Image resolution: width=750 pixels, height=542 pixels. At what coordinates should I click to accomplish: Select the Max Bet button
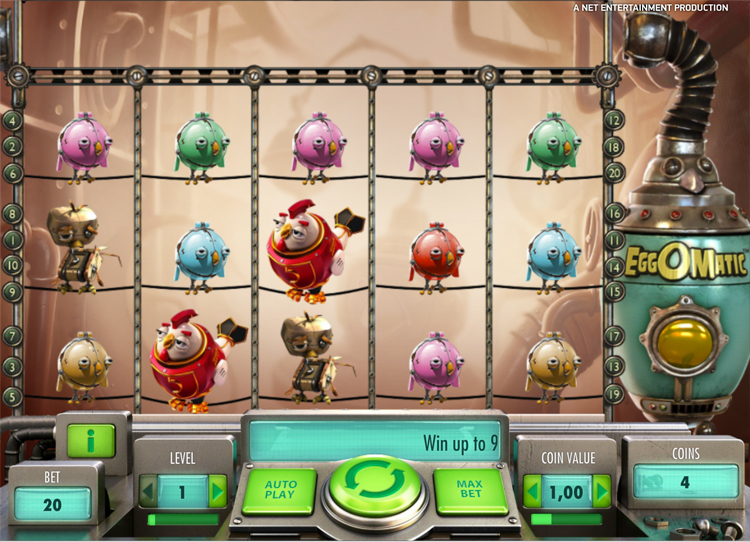(x=471, y=491)
